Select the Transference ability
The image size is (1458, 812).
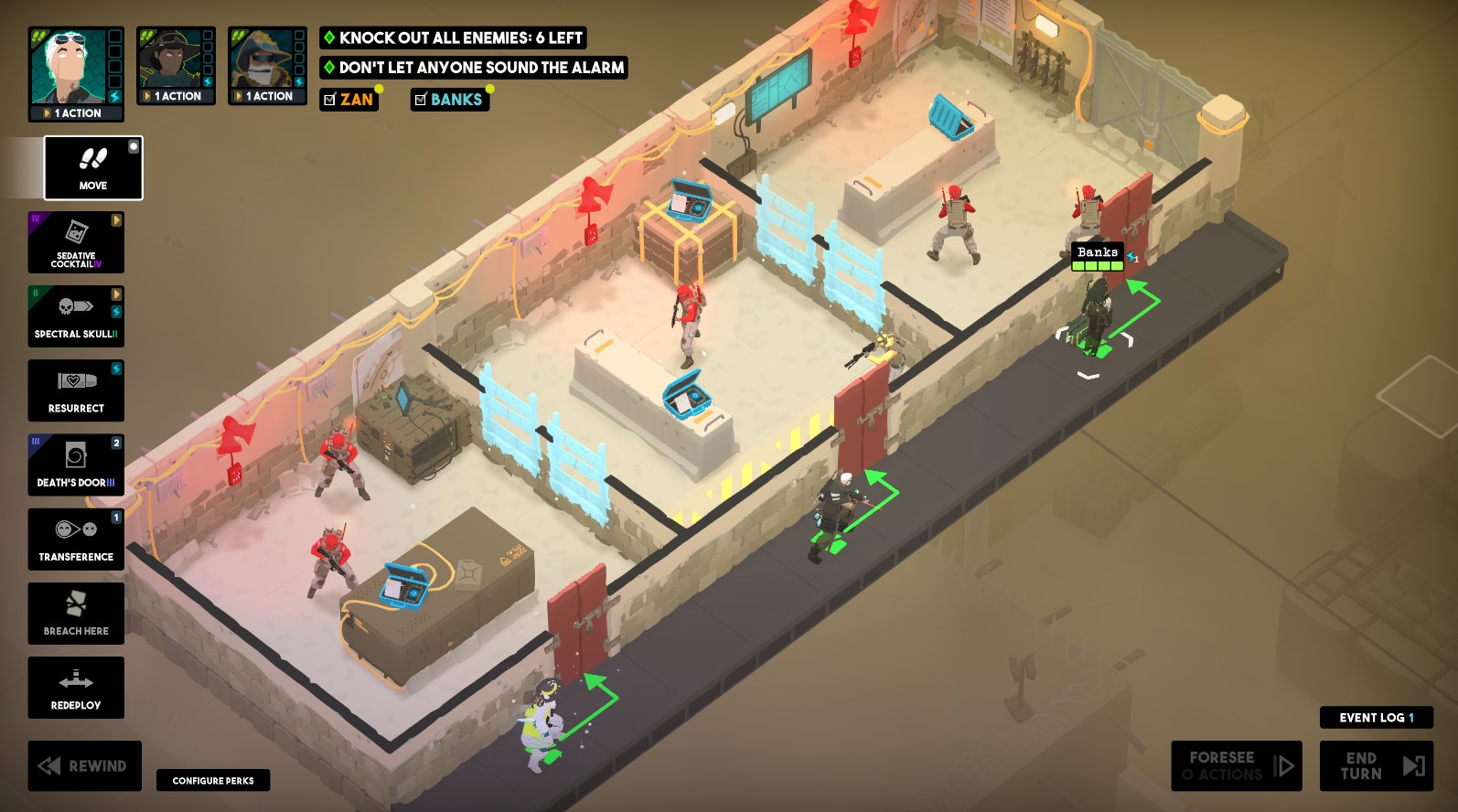[76, 539]
